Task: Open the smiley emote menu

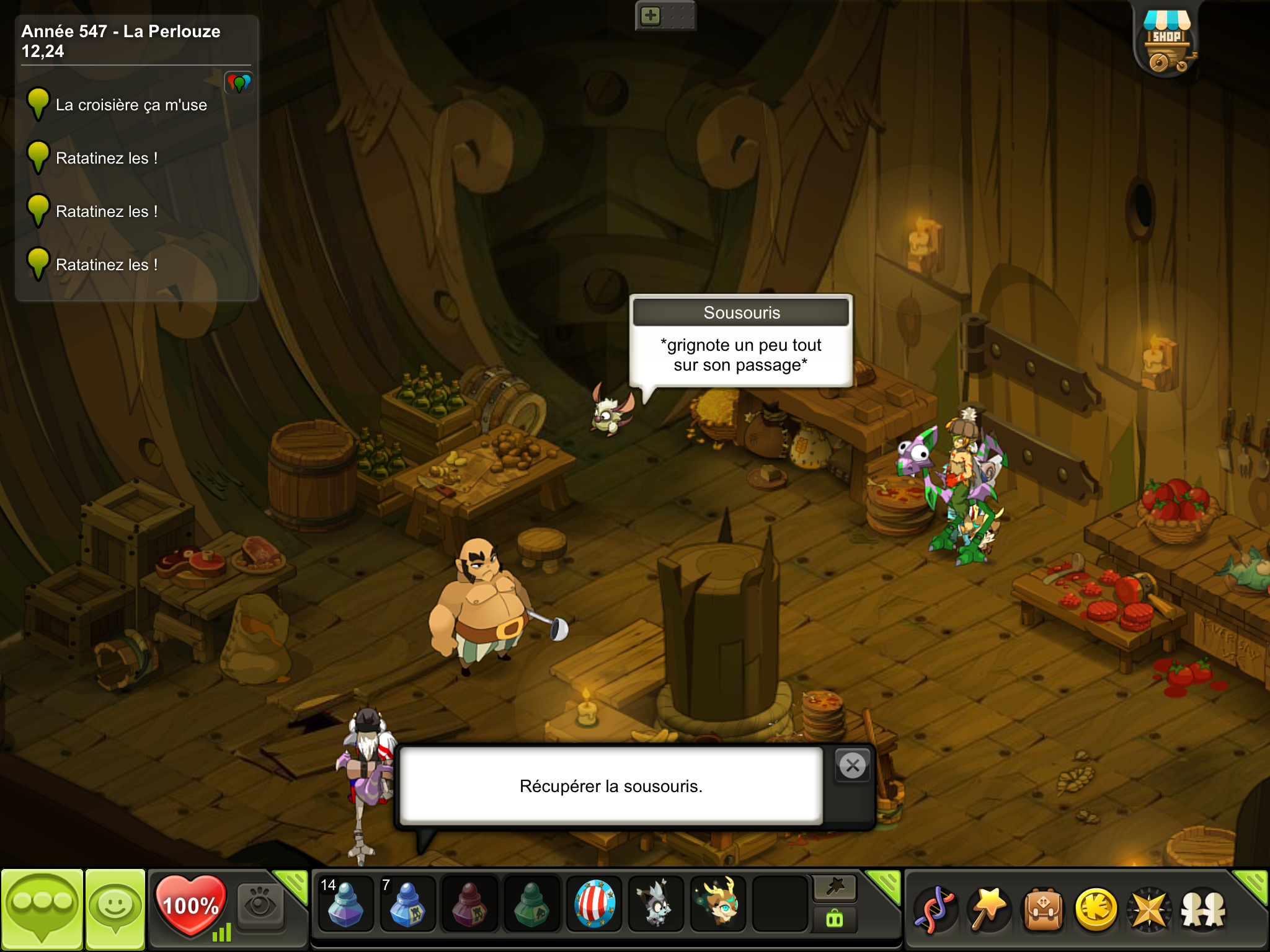Action: (115, 909)
